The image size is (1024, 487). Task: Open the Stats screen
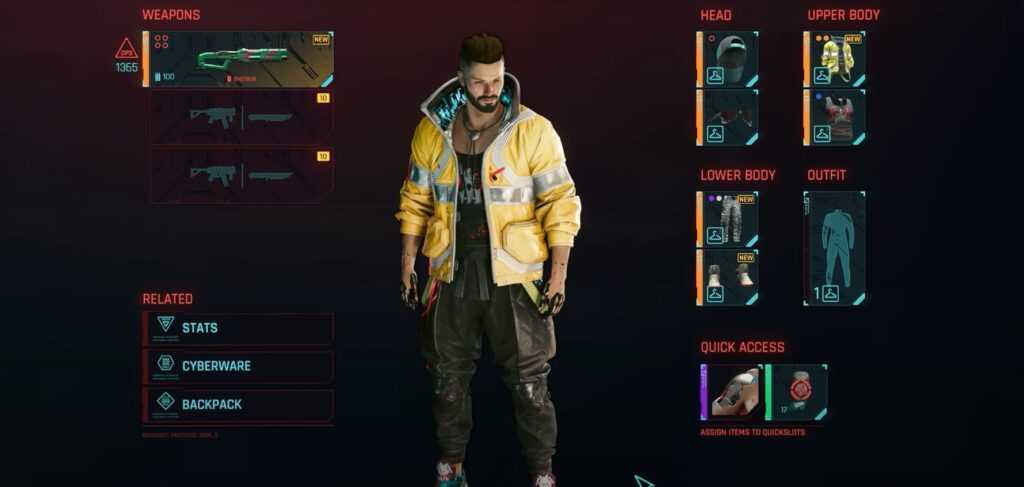238,328
